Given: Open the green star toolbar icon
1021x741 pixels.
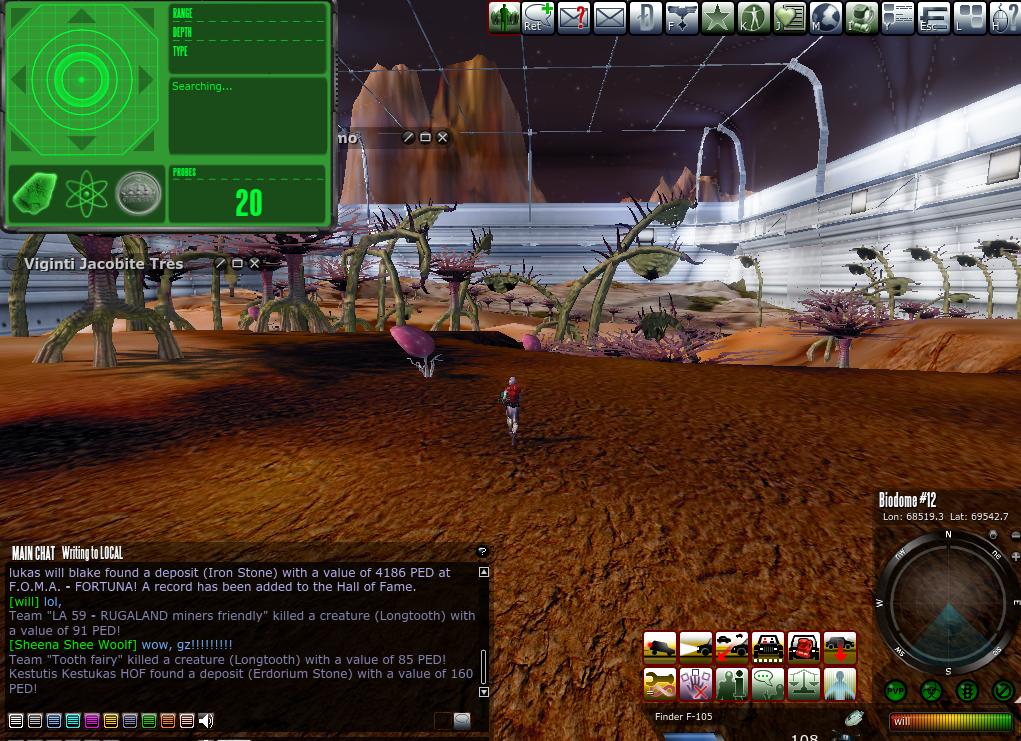Looking at the screenshot, I should pos(717,17).
